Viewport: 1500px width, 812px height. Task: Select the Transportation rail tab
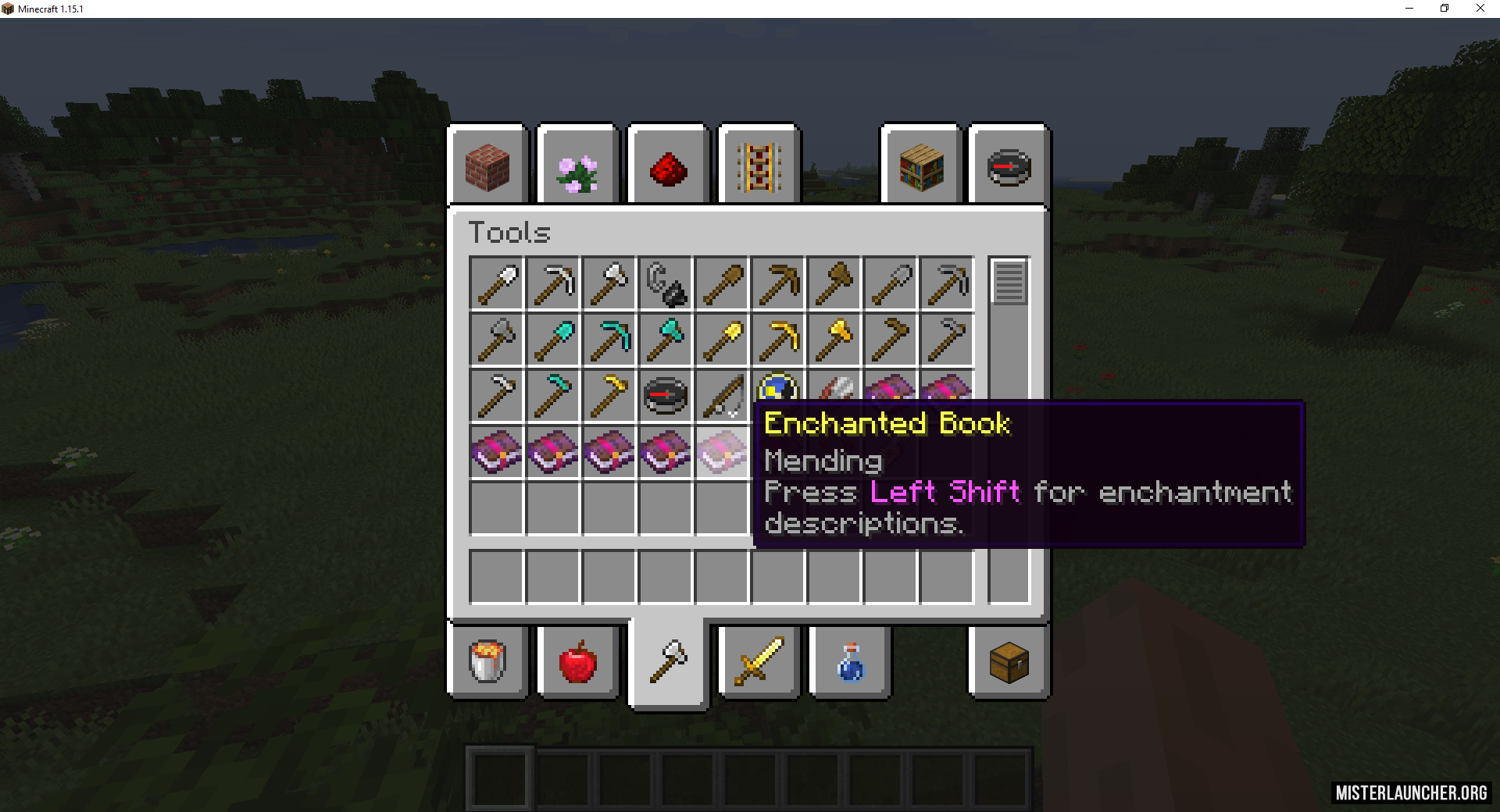(759, 166)
